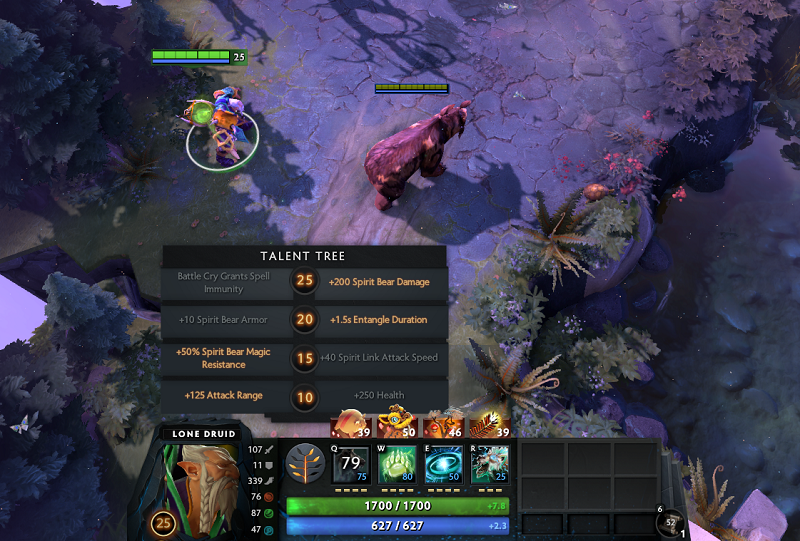800x541 pixels.
Task: Use the blue swirl E ability
Action: tap(443, 465)
